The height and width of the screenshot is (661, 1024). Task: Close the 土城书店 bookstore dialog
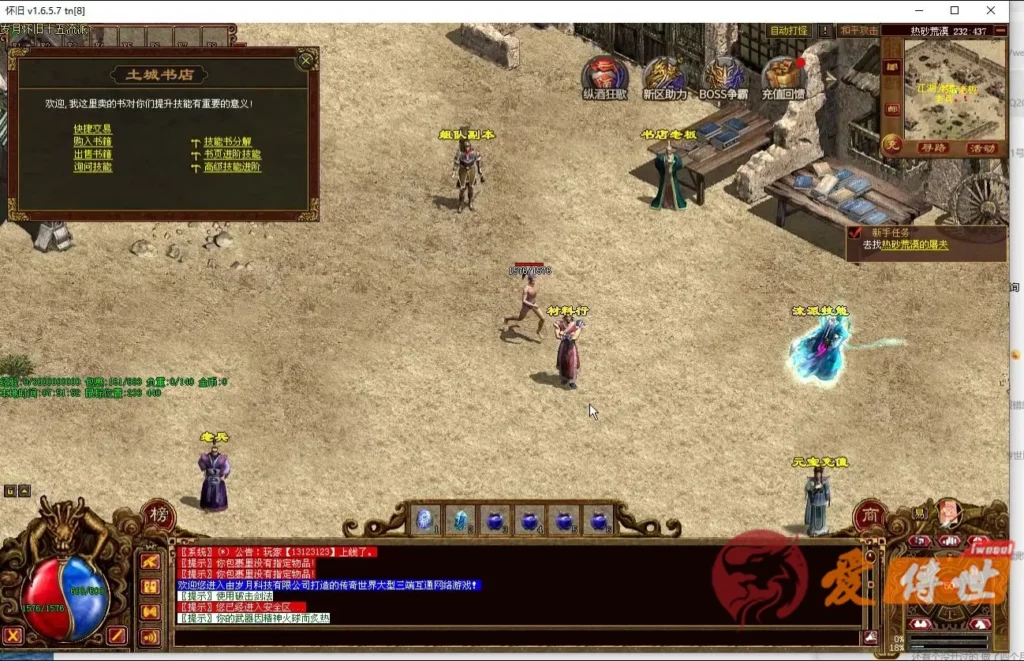tap(304, 62)
